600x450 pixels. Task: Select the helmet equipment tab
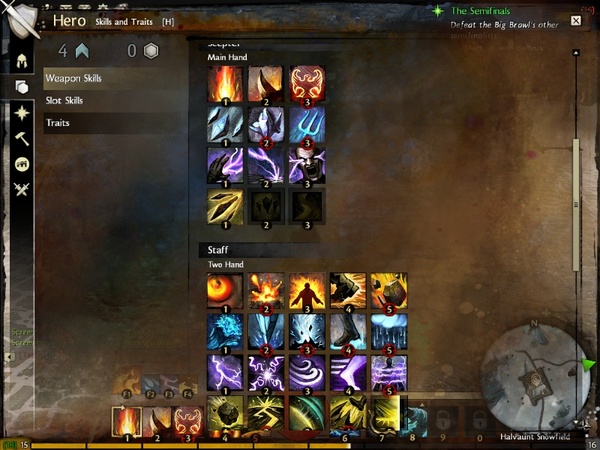[x=20, y=60]
